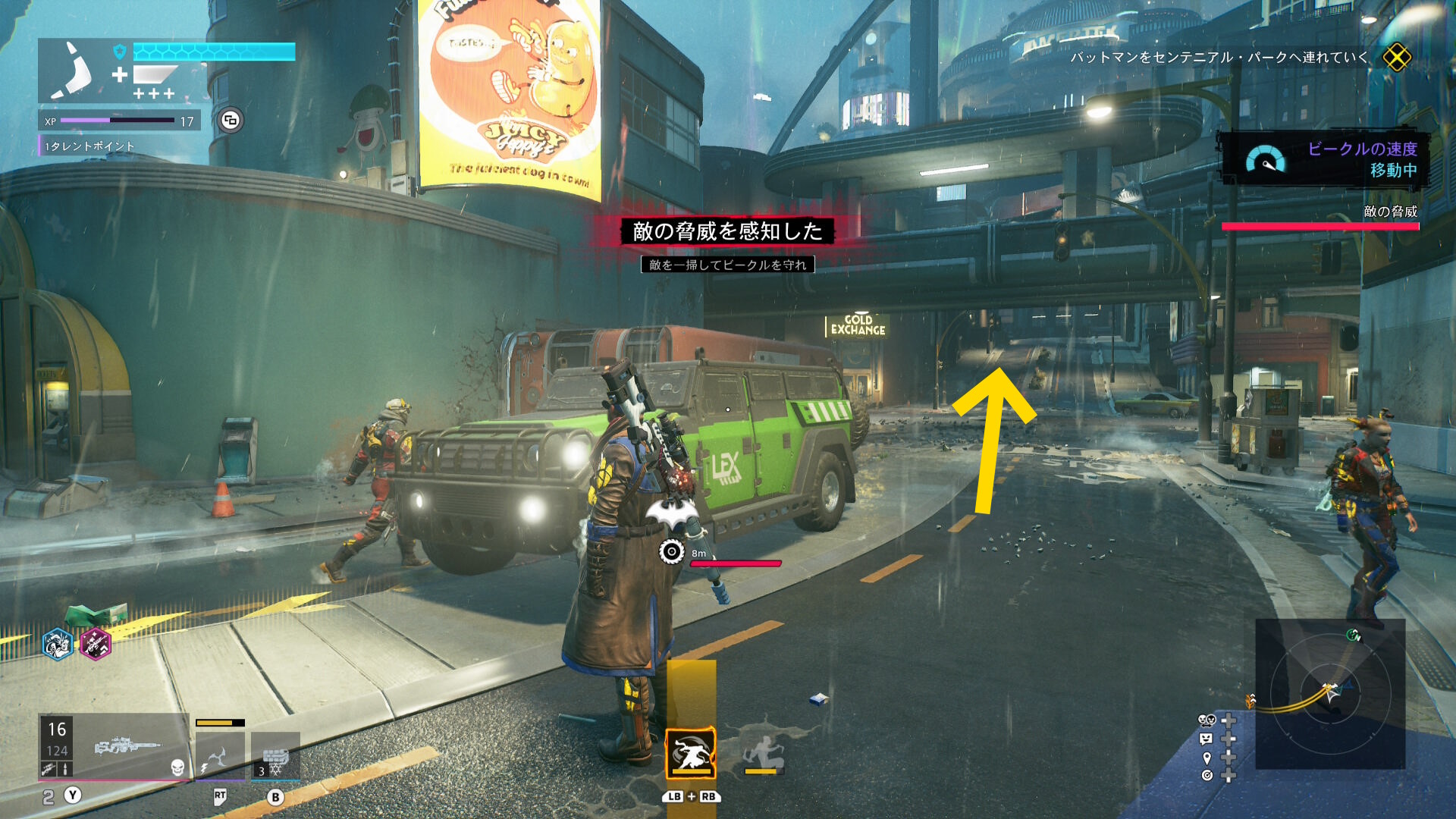Select the yellow diamond objective marker icon
The width and height of the screenshot is (1456, 819).
click(1396, 57)
